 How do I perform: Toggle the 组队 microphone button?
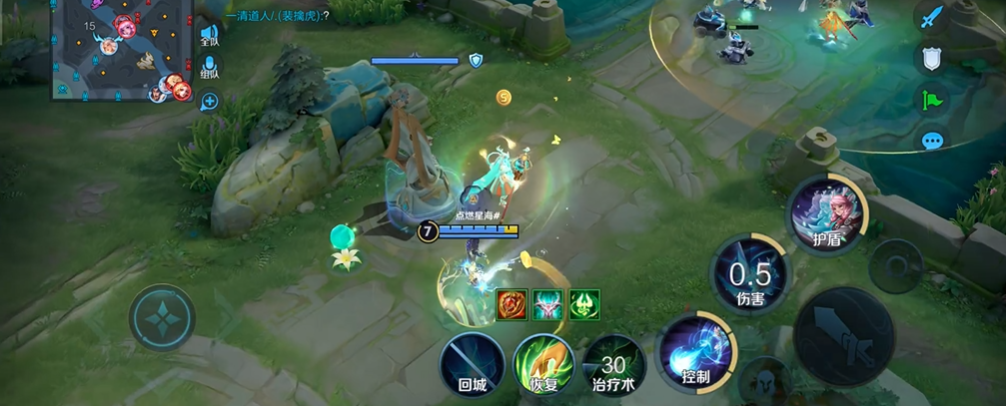point(210,67)
